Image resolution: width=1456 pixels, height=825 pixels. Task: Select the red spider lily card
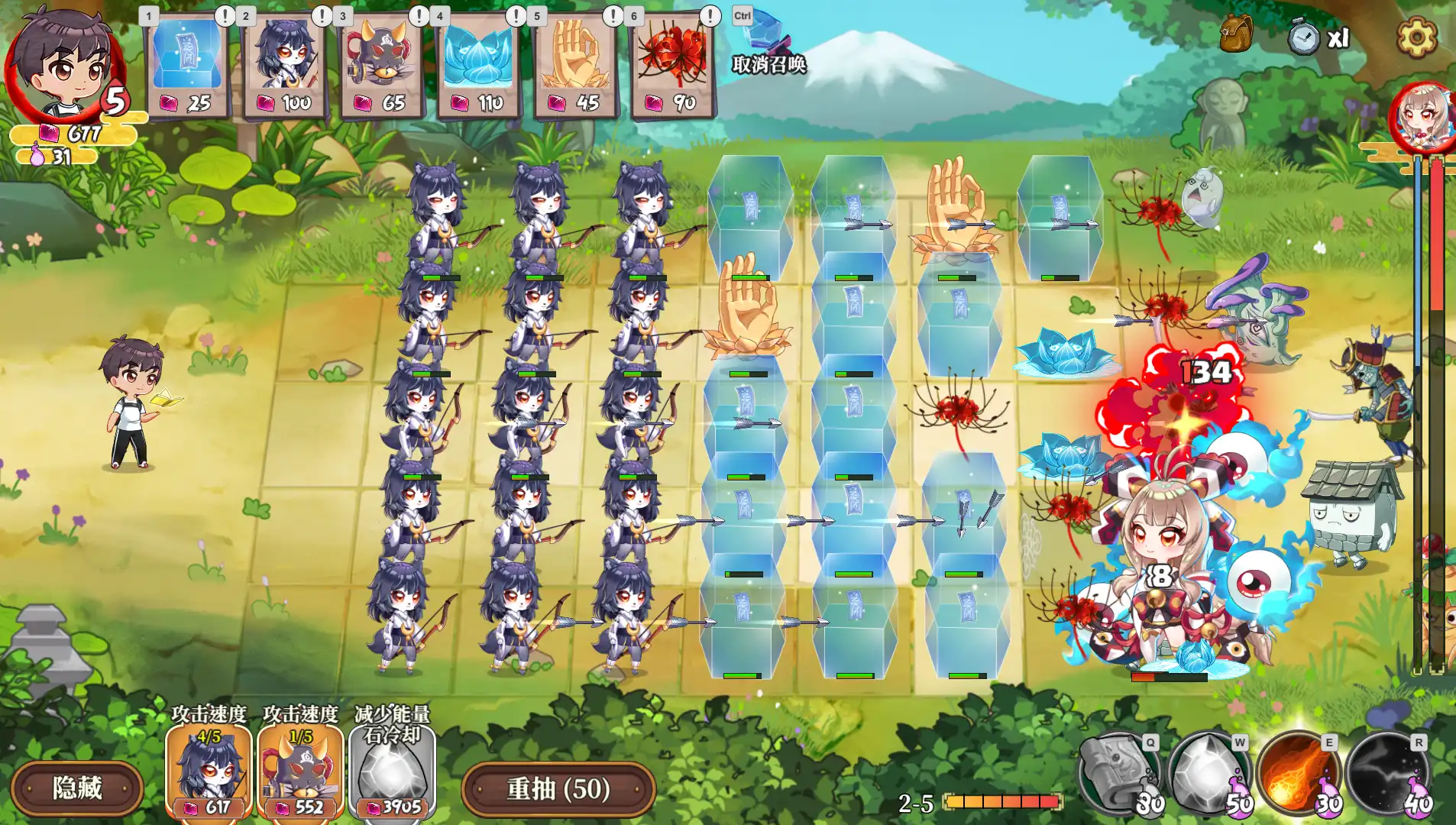672,65
